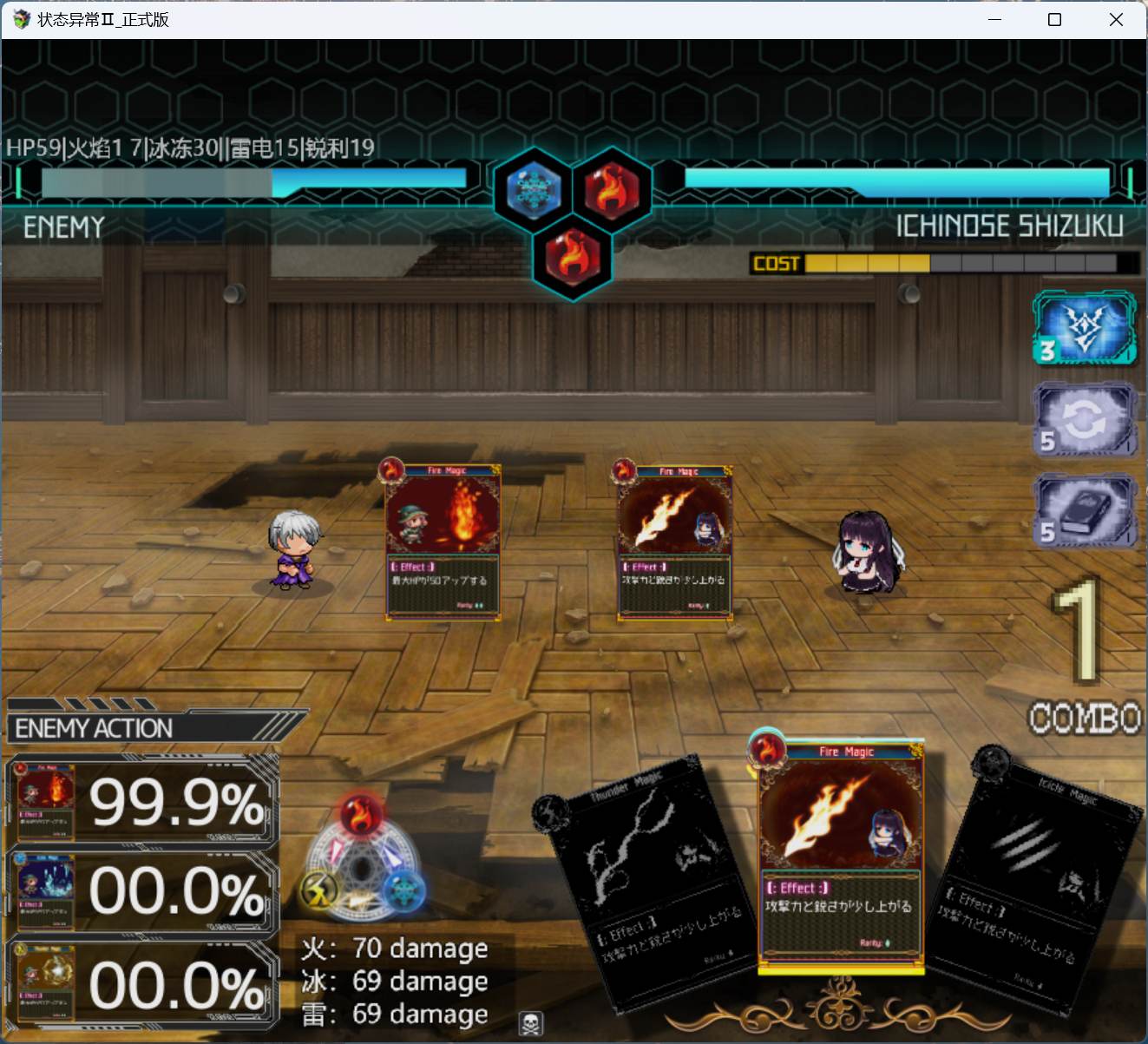1148x1044 pixels.
Task: Maximize the game window
Action: [x=1054, y=19]
